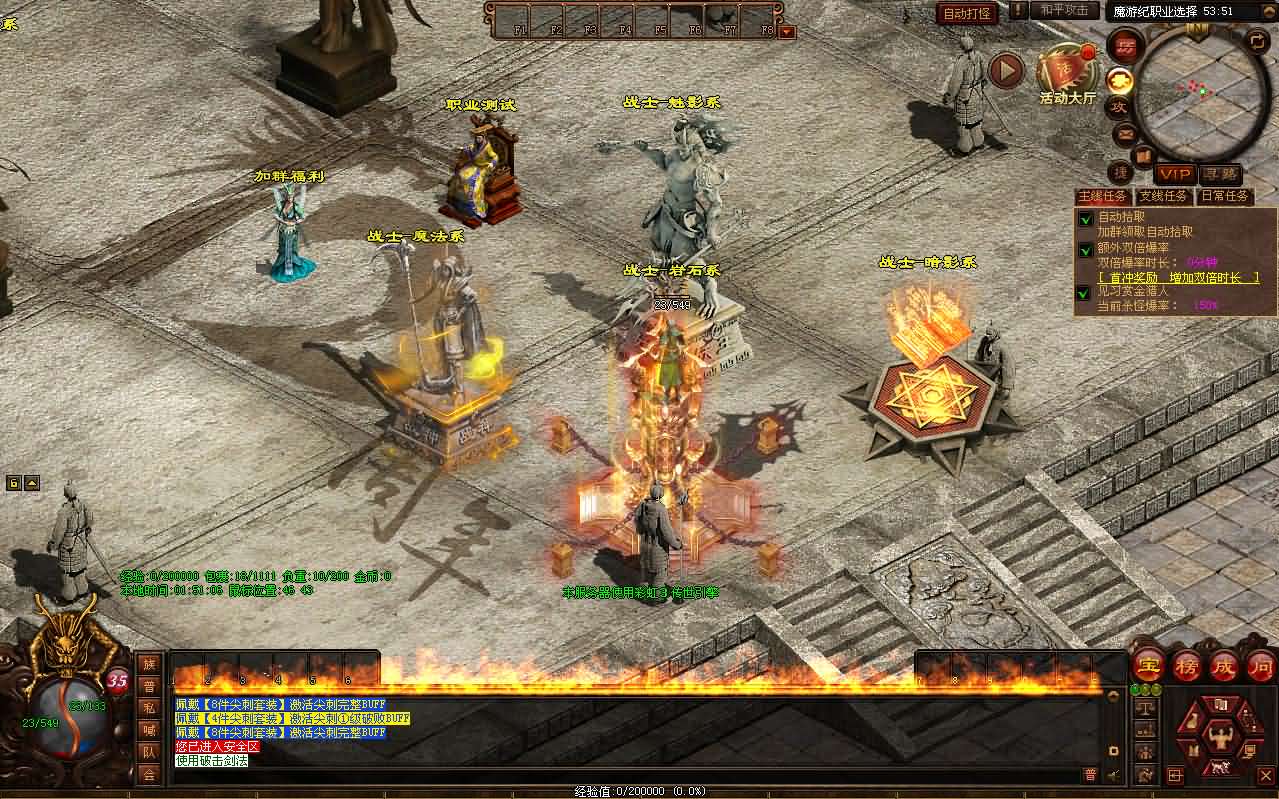The image size is (1279, 799).
Task: Open the circular minimap
Action: [1198, 88]
